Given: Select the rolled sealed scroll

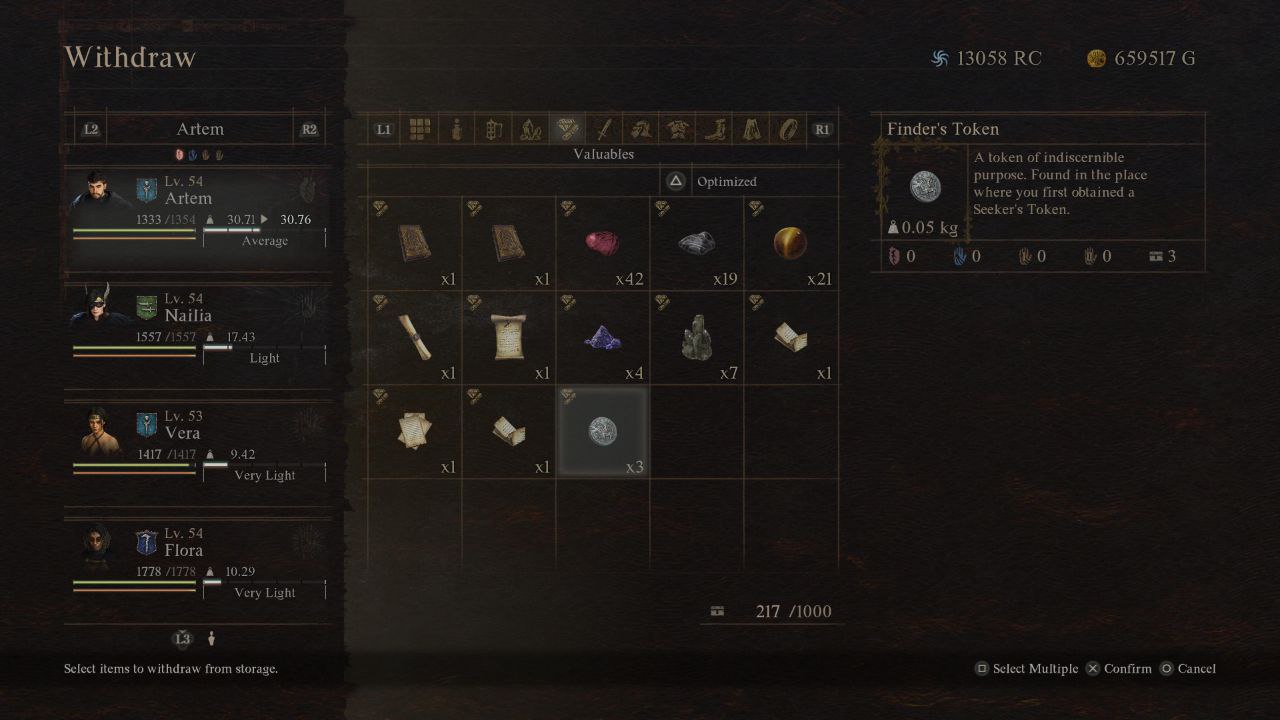Looking at the screenshot, I should click(414, 338).
